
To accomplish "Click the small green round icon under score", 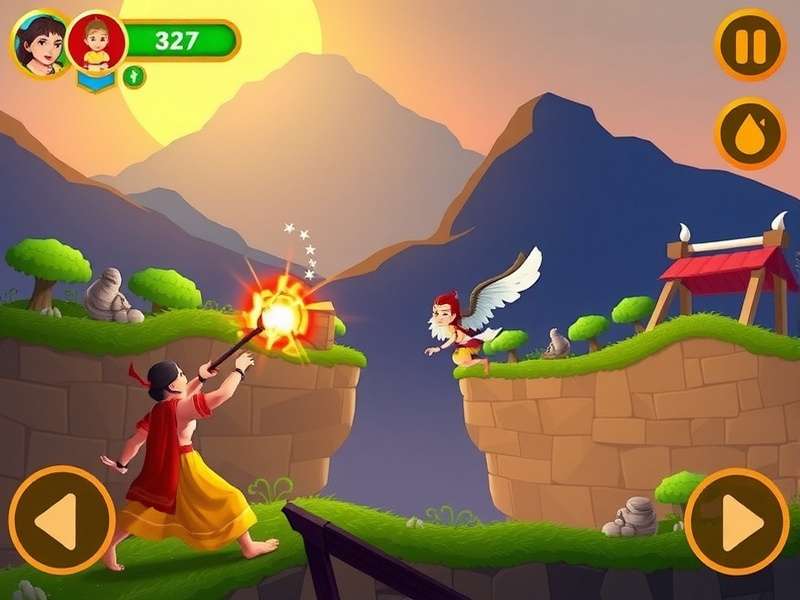I will pyautogui.click(x=134, y=77).
